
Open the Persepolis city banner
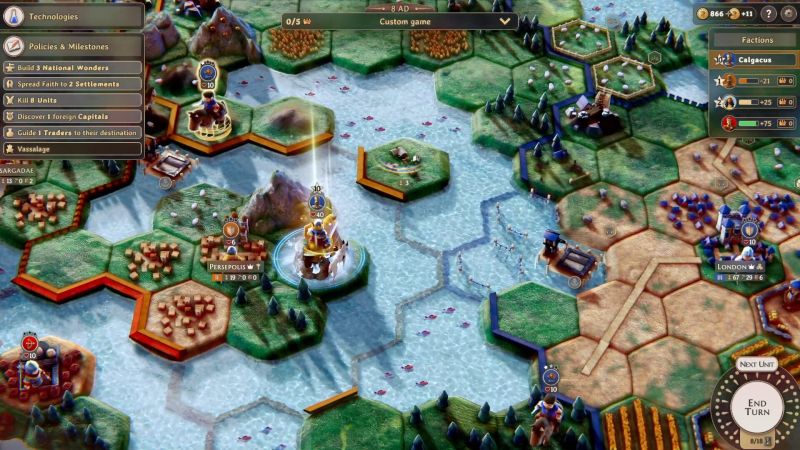point(234,268)
